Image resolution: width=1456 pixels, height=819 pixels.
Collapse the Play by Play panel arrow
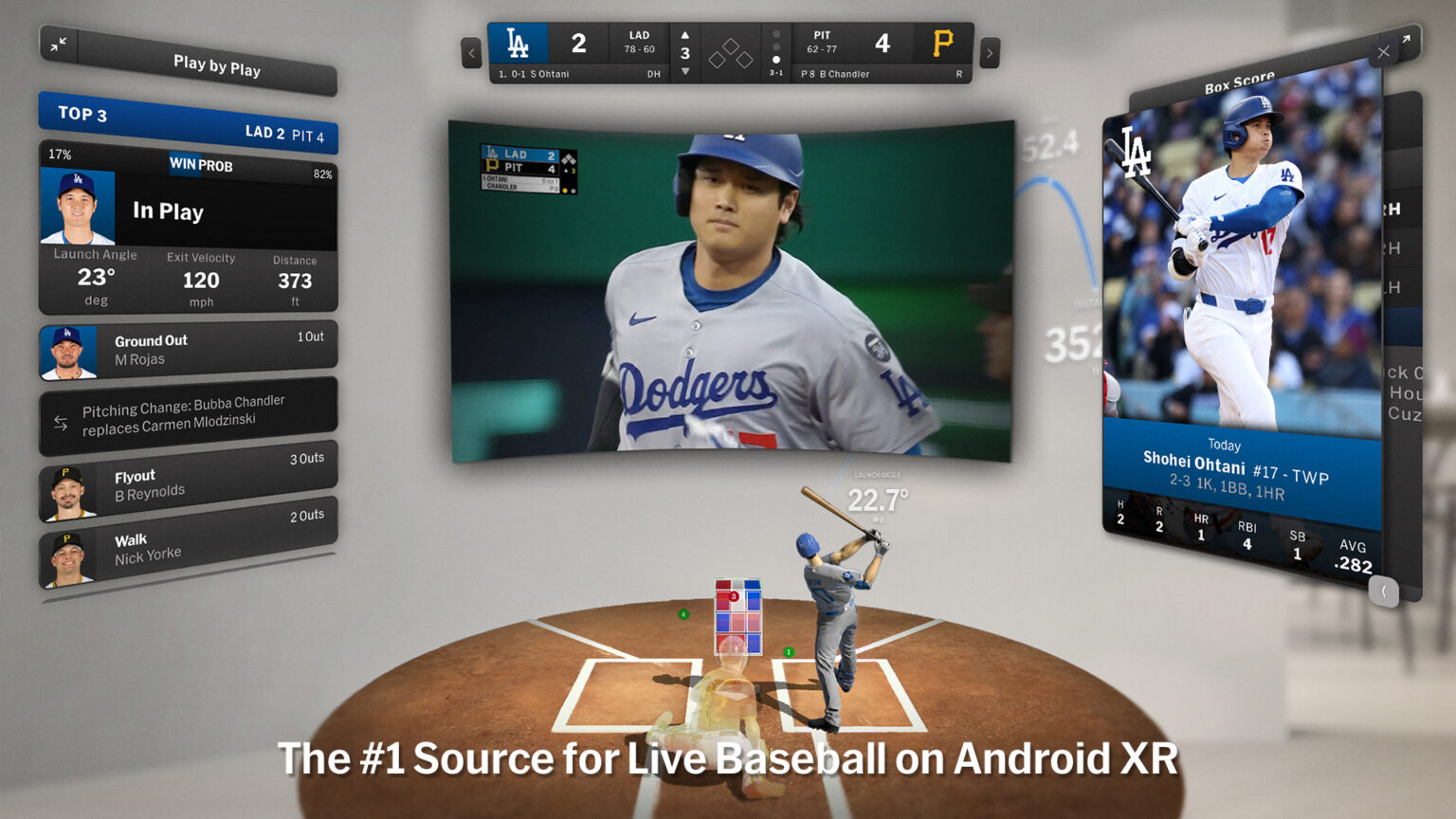[x=58, y=45]
